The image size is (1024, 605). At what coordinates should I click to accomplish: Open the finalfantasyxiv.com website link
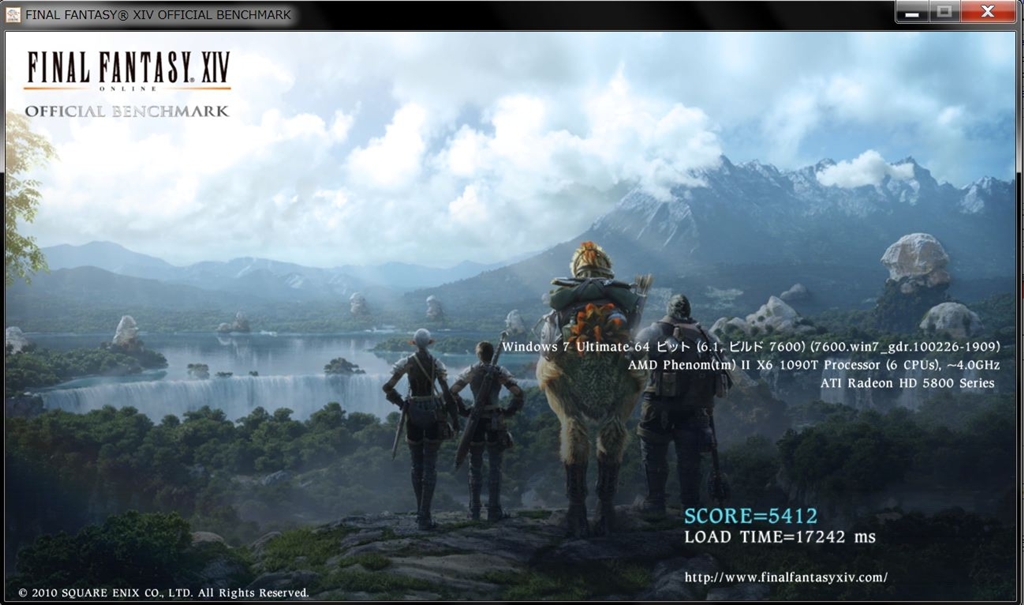[x=786, y=577]
